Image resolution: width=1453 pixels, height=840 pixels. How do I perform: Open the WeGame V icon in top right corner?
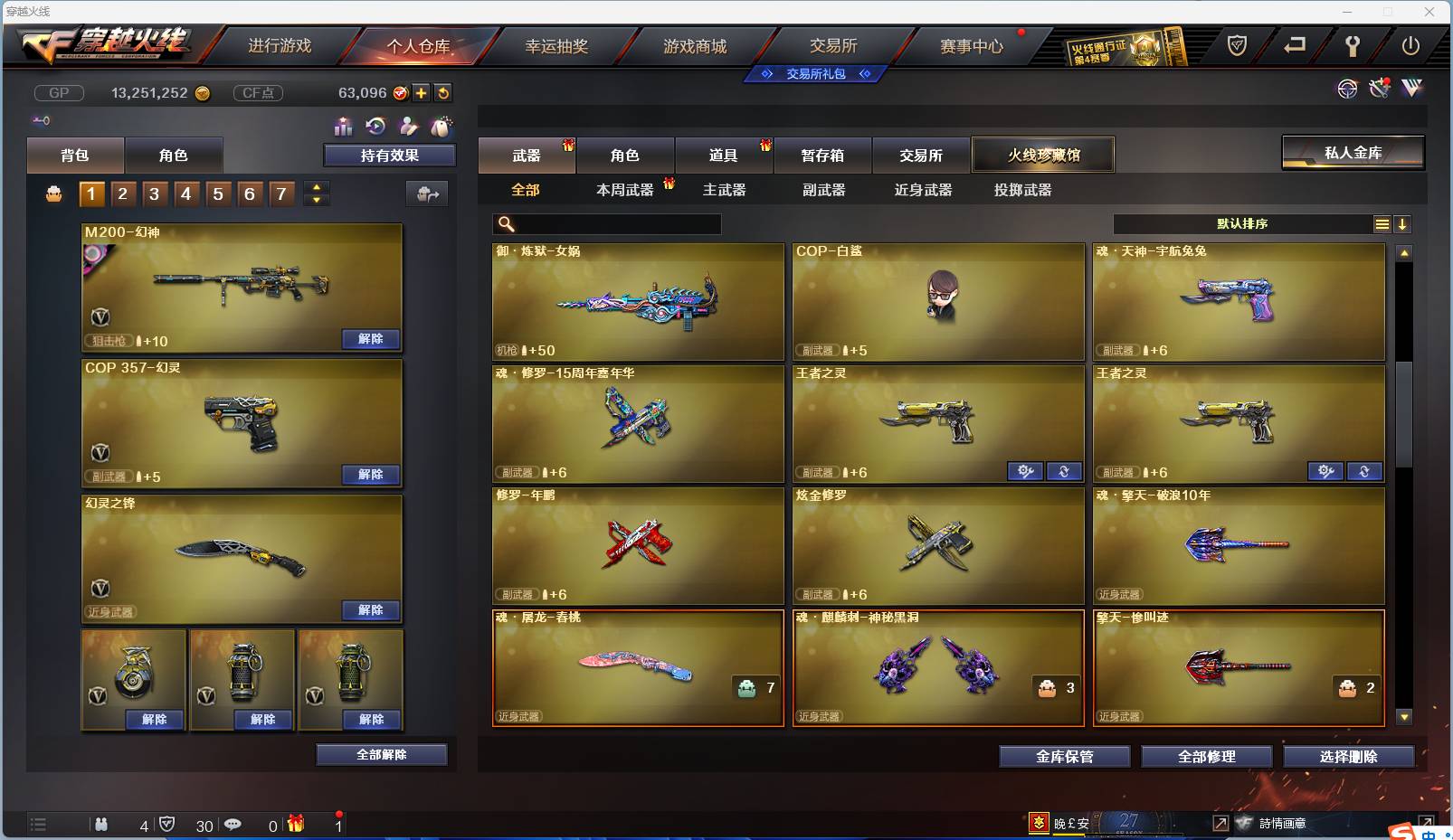tap(1411, 89)
